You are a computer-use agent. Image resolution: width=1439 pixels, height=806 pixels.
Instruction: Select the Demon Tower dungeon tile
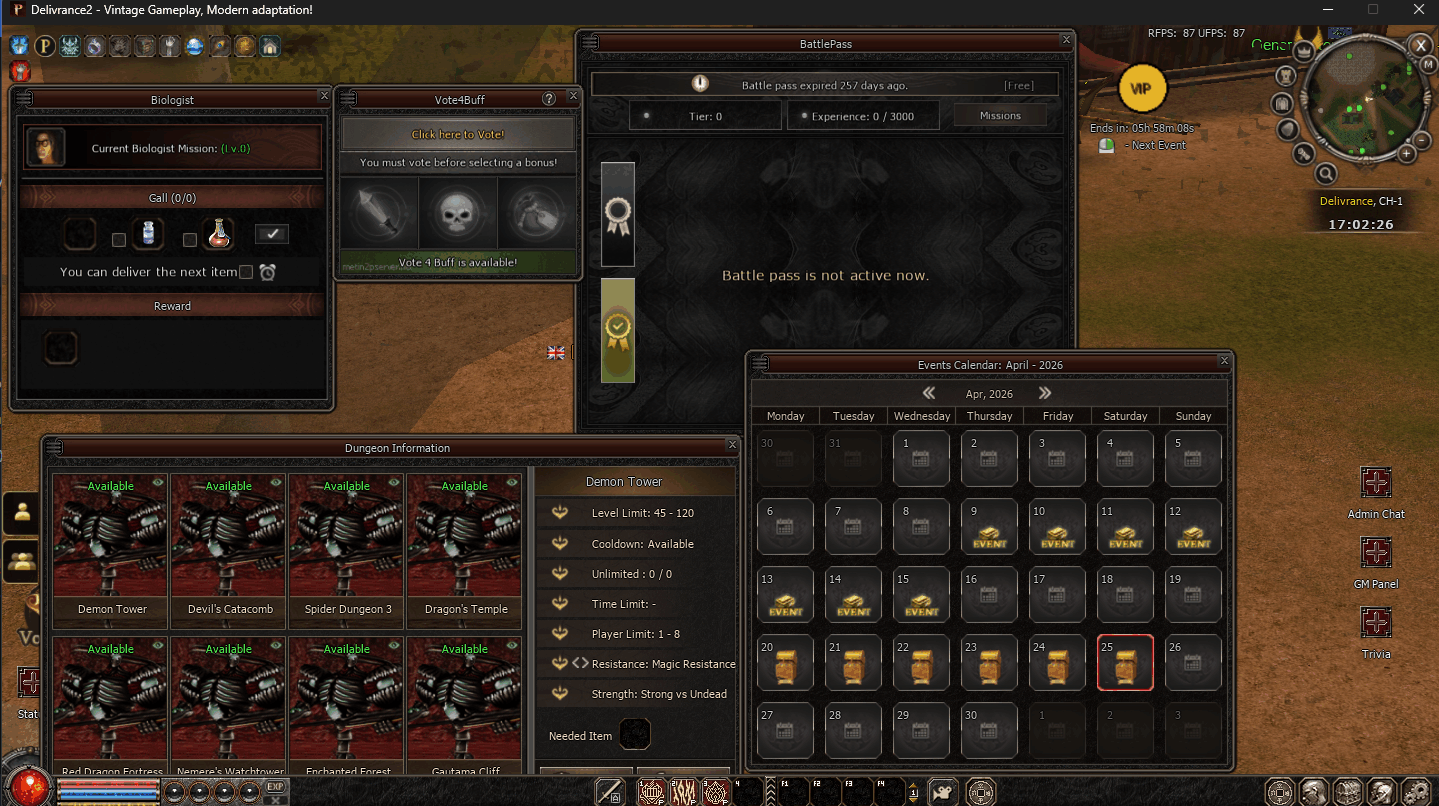[x=110, y=550]
